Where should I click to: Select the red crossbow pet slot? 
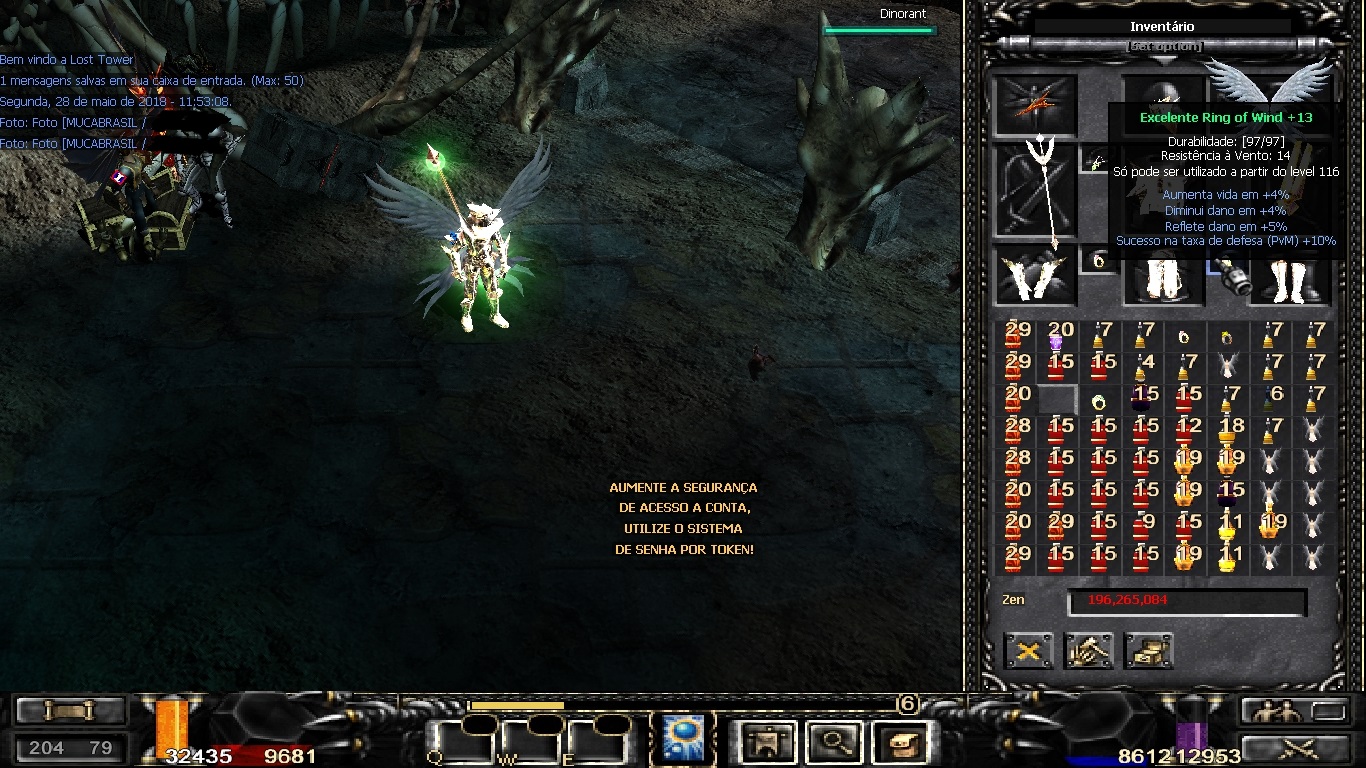click(1035, 105)
